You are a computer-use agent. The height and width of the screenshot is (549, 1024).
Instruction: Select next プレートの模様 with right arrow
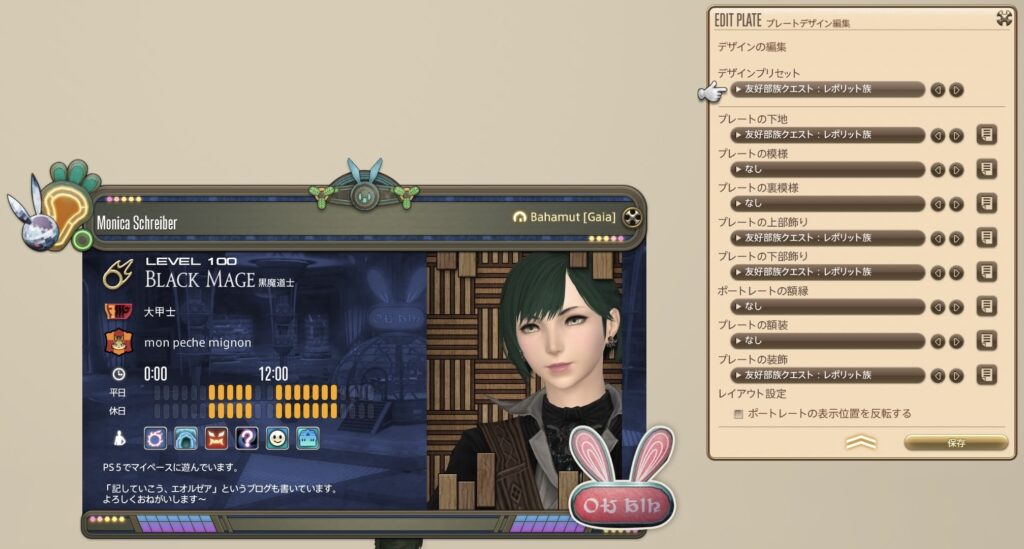pyautogui.click(x=956, y=169)
